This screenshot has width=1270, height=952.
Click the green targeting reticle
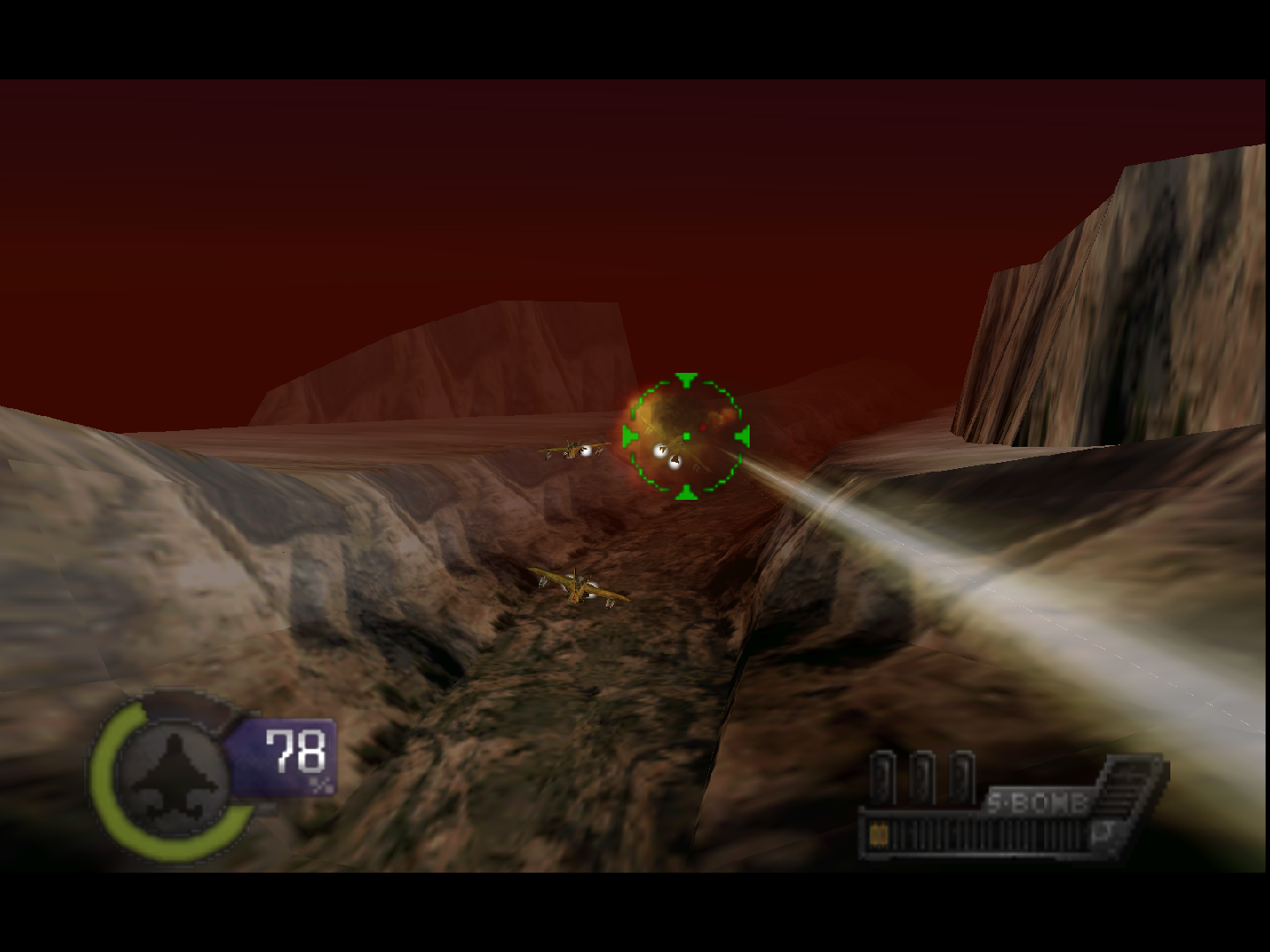click(686, 435)
